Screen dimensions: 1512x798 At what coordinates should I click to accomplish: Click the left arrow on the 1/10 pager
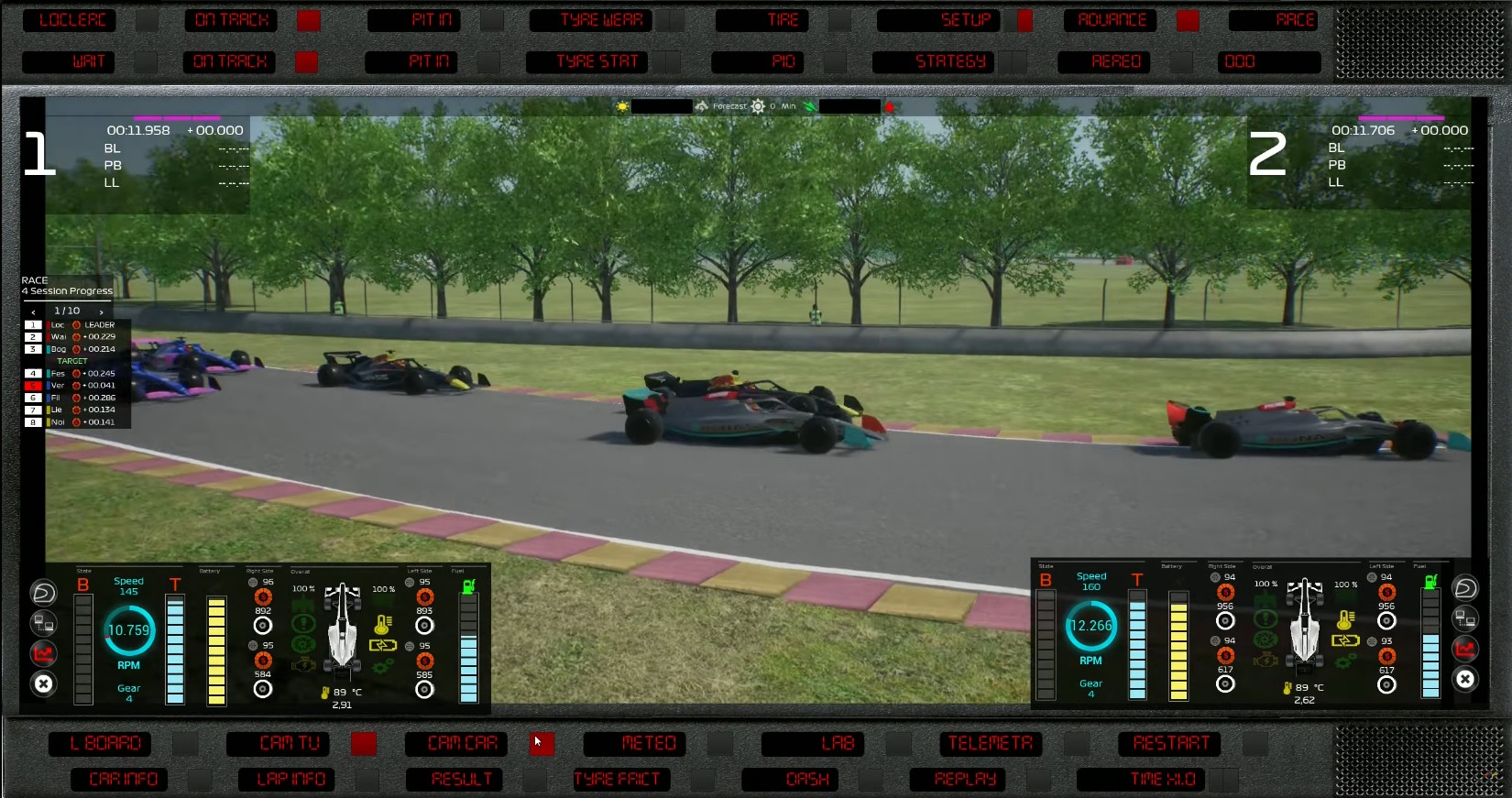point(33,311)
